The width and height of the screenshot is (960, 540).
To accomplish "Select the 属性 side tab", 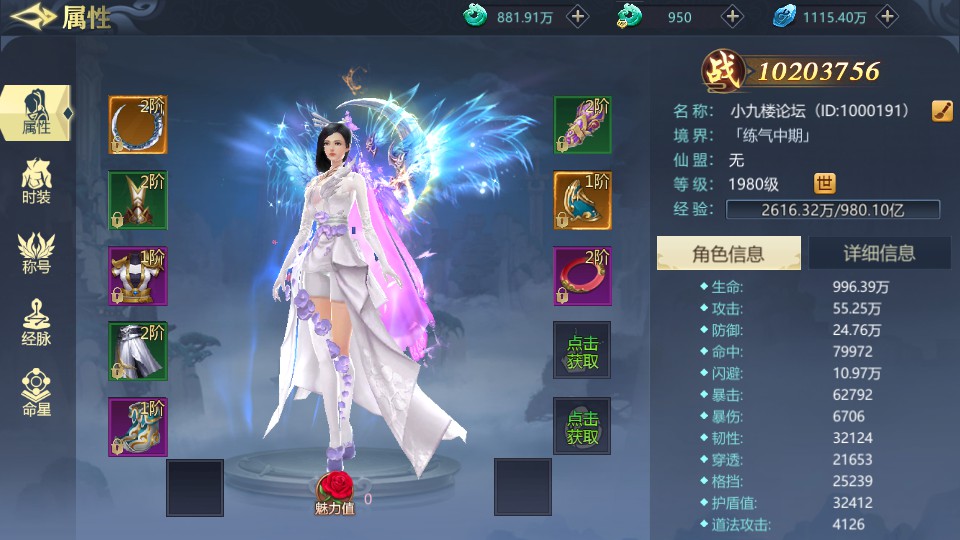I will [x=36, y=112].
